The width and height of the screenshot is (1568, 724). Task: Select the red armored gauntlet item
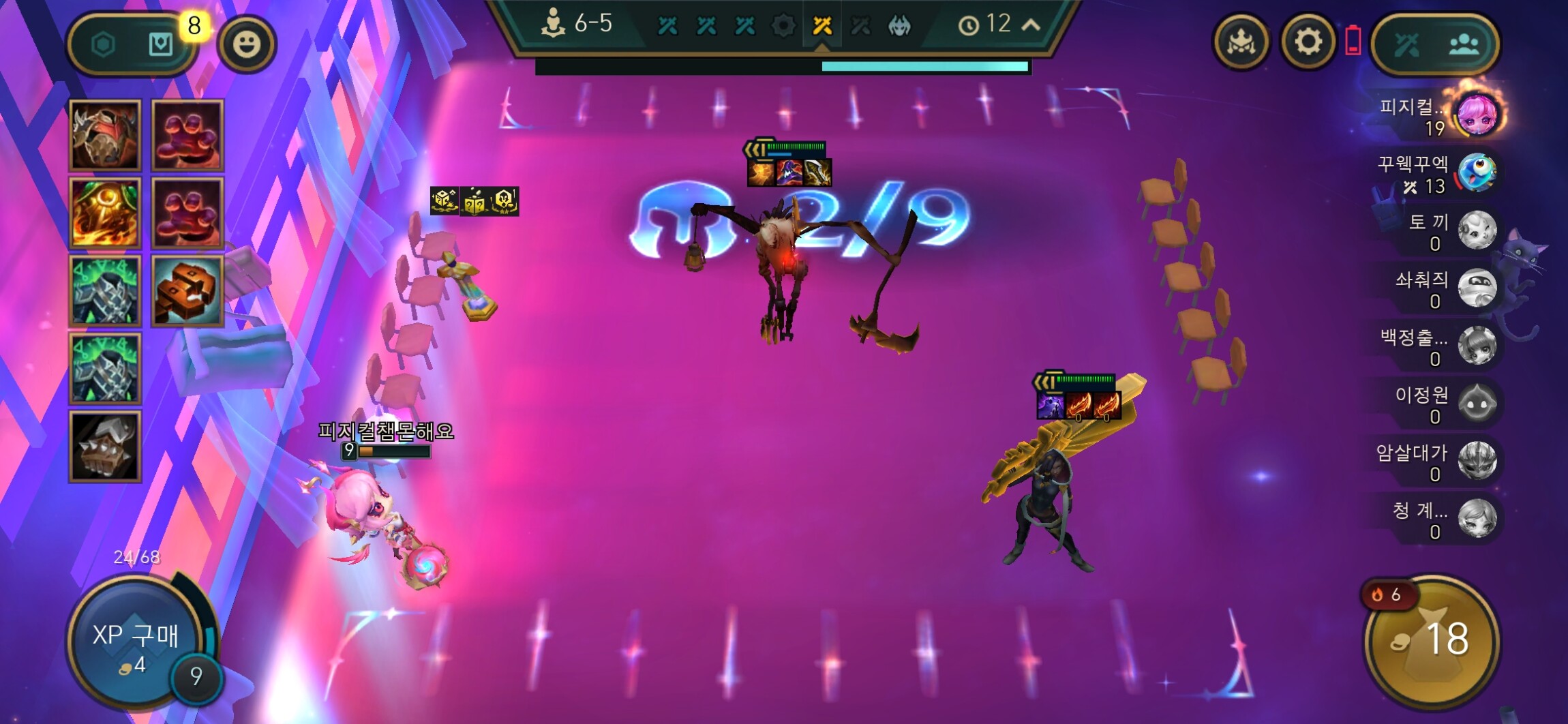pyautogui.click(x=105, y=135)
